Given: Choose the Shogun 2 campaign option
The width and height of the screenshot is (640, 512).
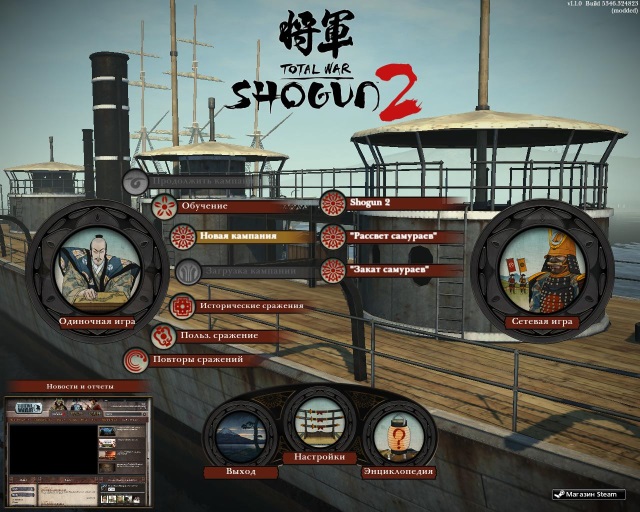Looking at the screenshot, I should 371,204.
